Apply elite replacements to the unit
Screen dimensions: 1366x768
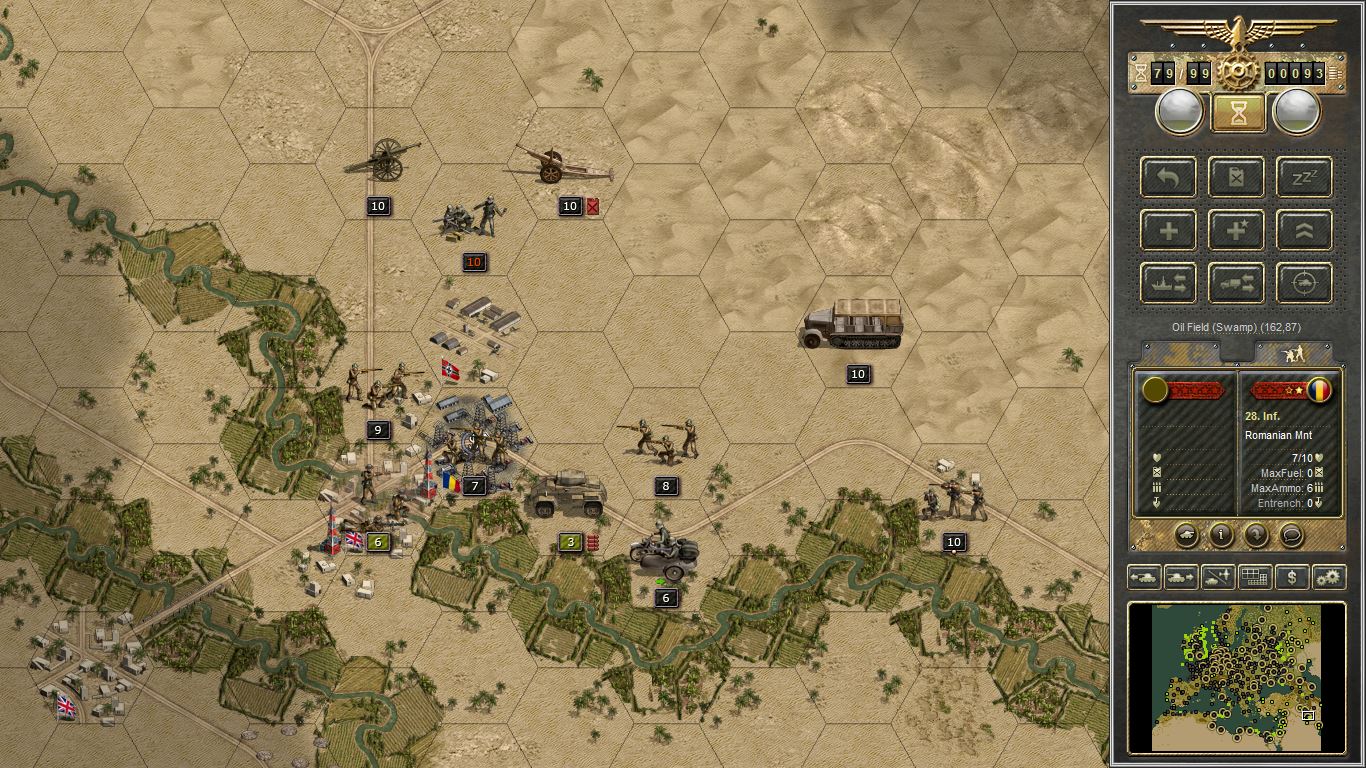[x=1236, y=230]
